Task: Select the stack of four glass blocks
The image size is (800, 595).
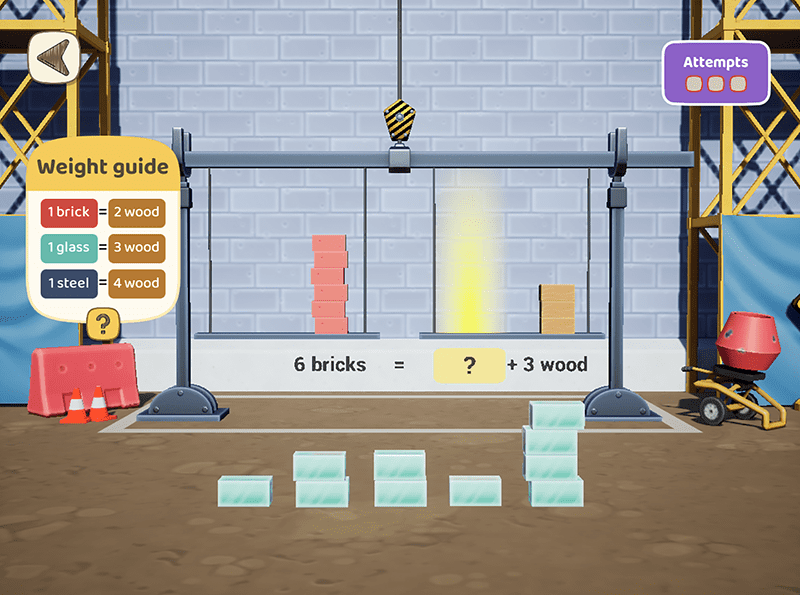Action: 555,453
